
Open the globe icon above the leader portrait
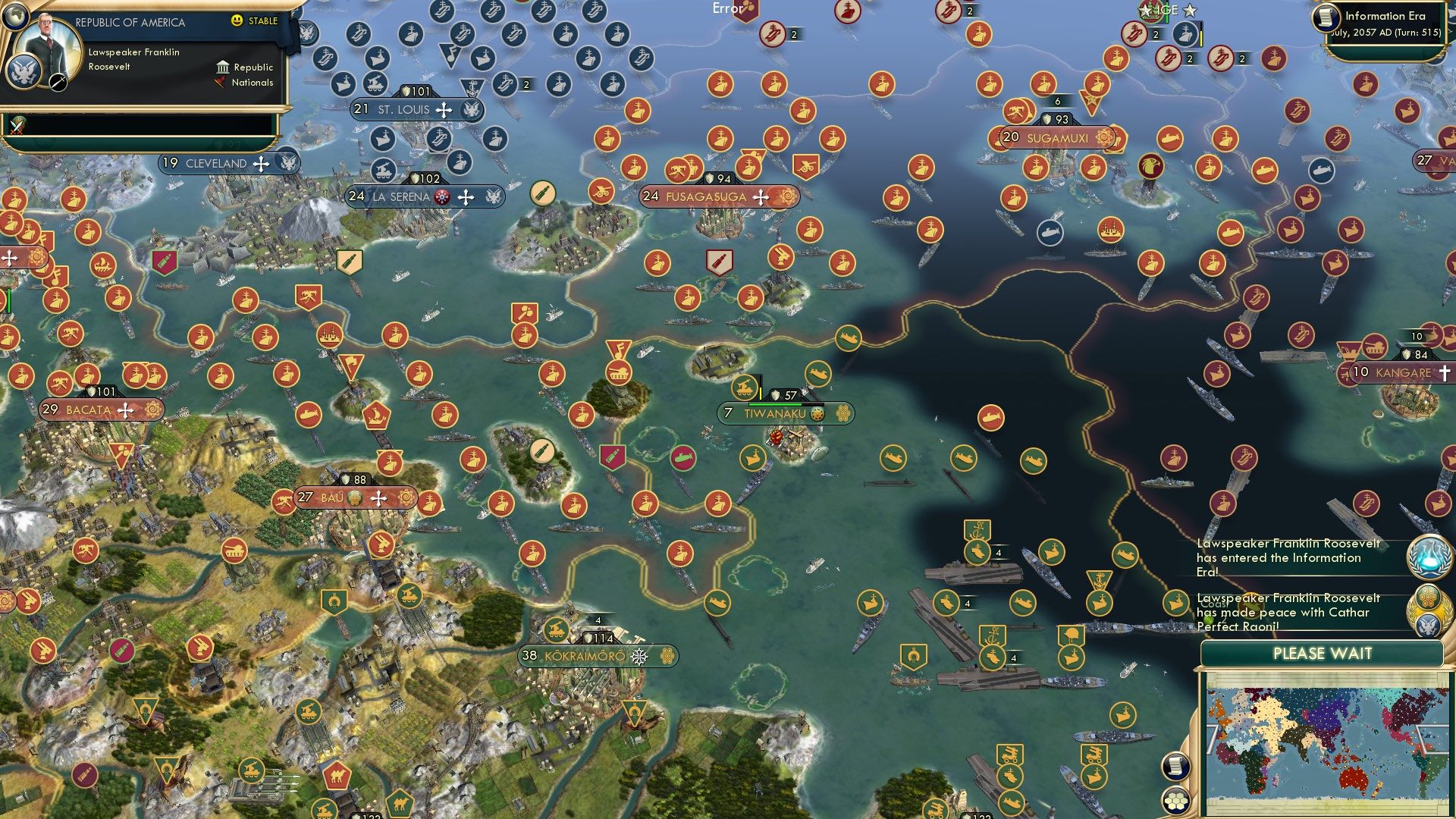pyautogui.click(x=15, y=14)
